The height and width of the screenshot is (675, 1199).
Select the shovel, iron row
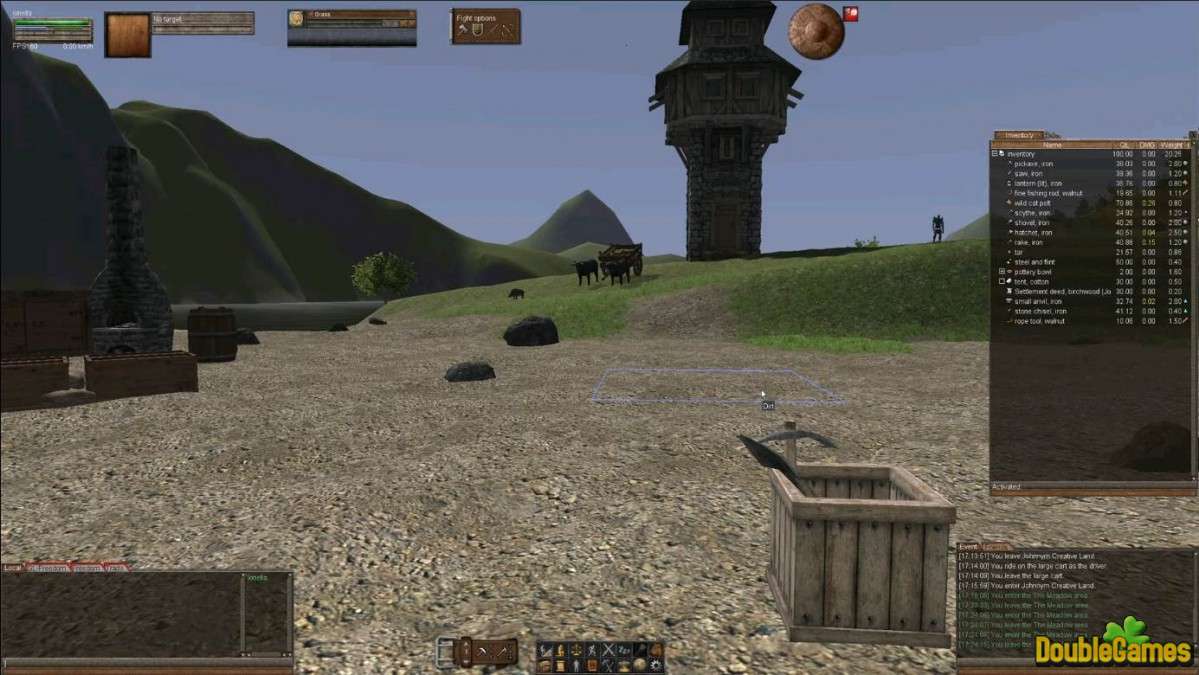pyautogui.click(x=1032, y=222)
